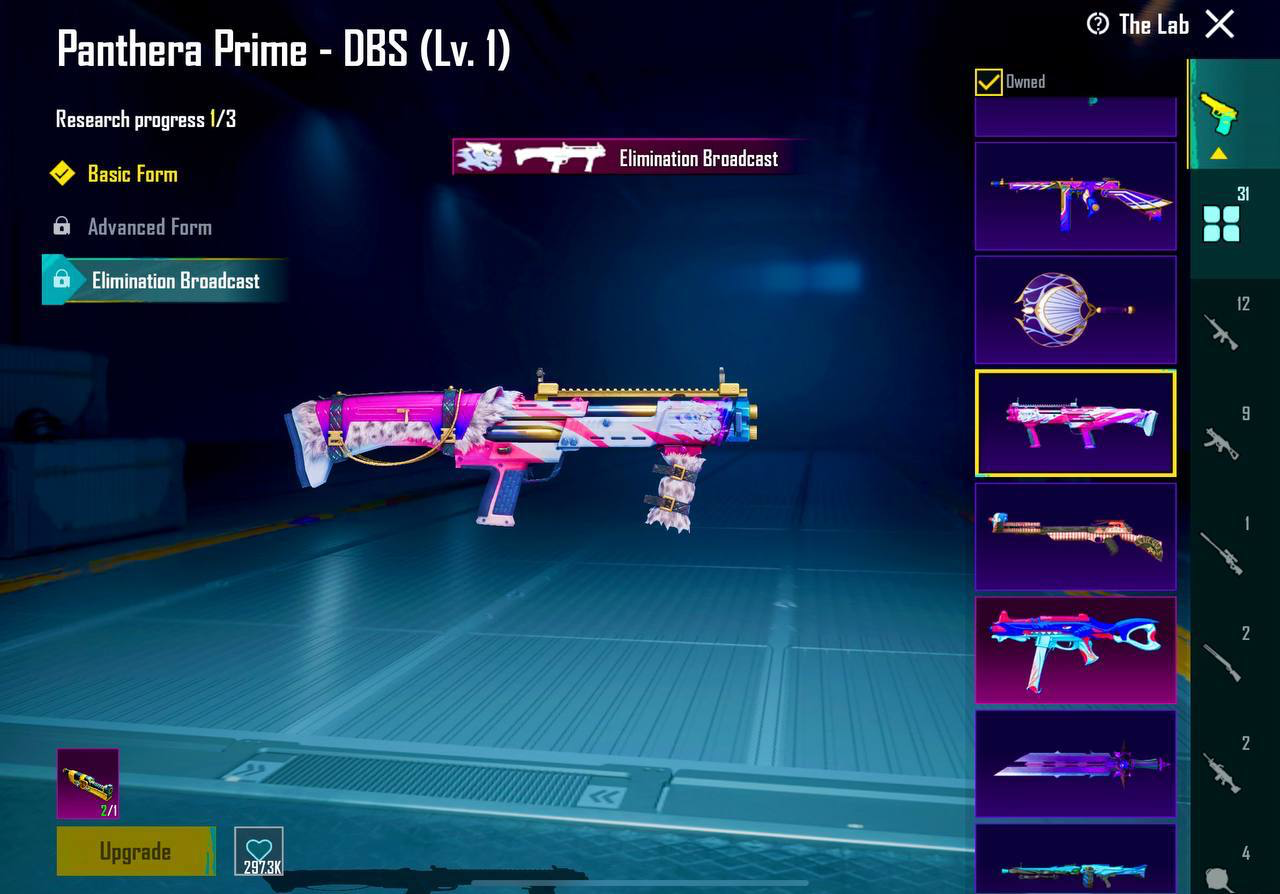Image resolution: width=1280 pixels, height=894 pixels.
Task: Switch to the sniper rifle category
Action: click(1221, 552)
